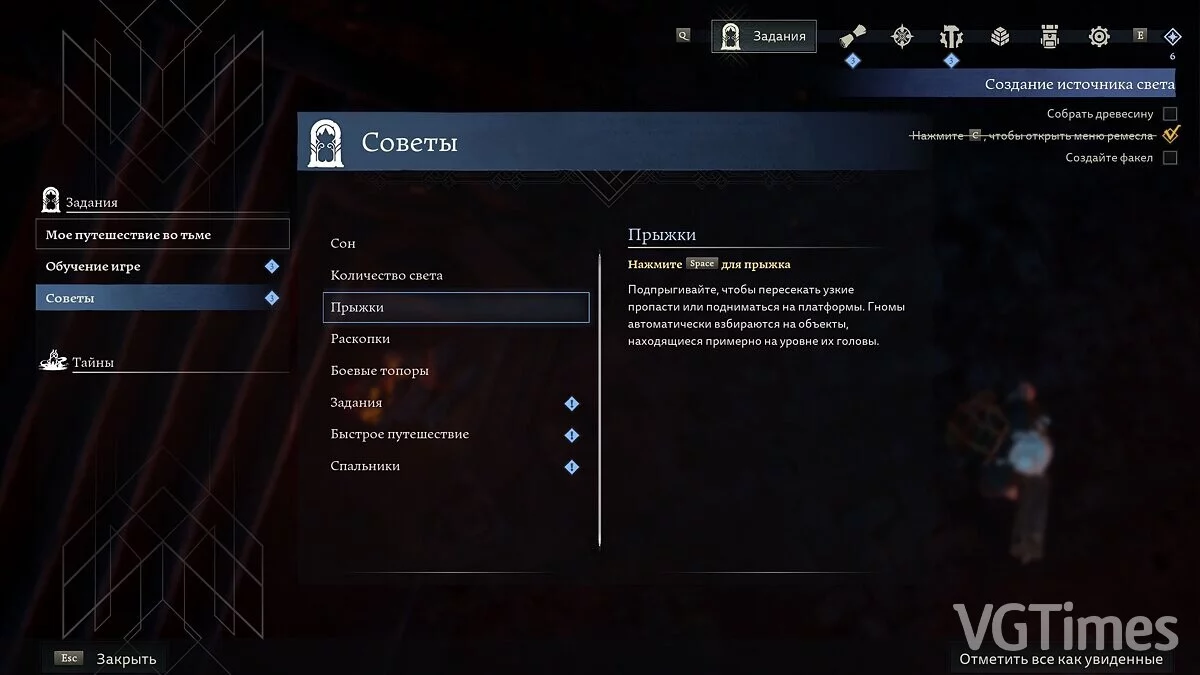View the Боевые топоры tip
Screen dimensions: 1200x675
coord(380,371)
